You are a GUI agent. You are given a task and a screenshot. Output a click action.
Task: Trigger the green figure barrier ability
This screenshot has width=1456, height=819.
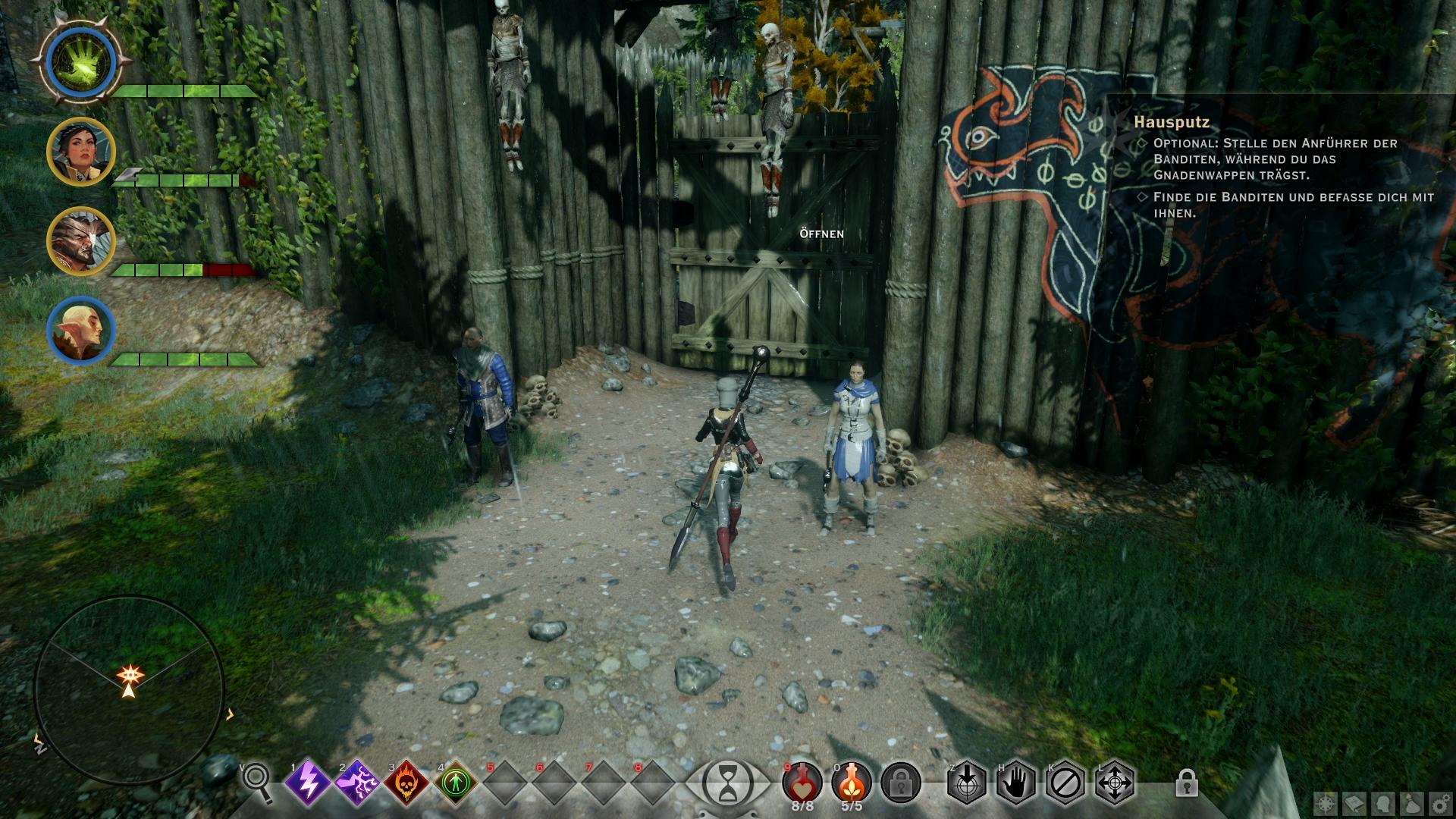(457, 781)
